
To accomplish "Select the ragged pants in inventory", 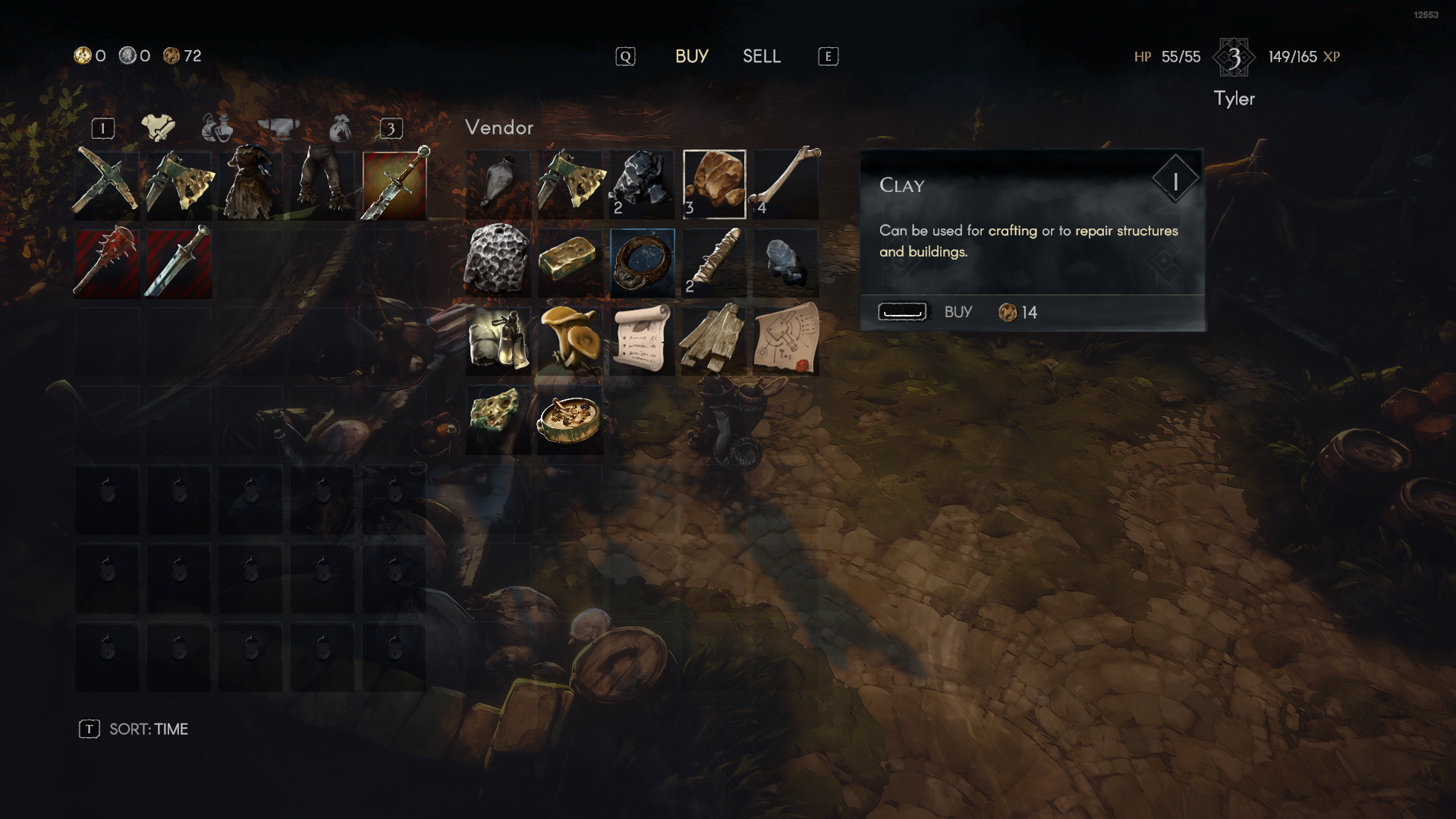I will click(322, 183).
